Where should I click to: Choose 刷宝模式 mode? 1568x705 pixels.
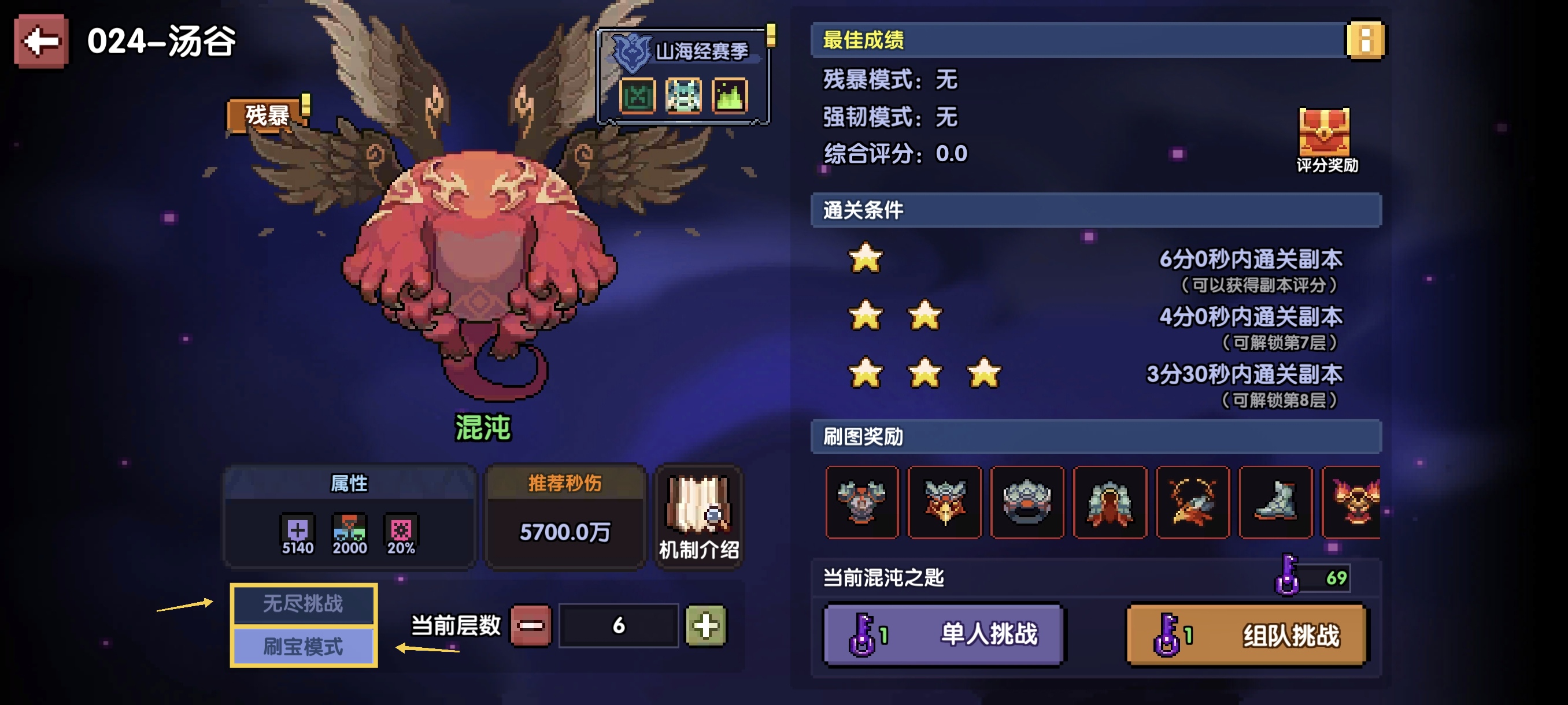pyautogui.click(x=303, y=646)
